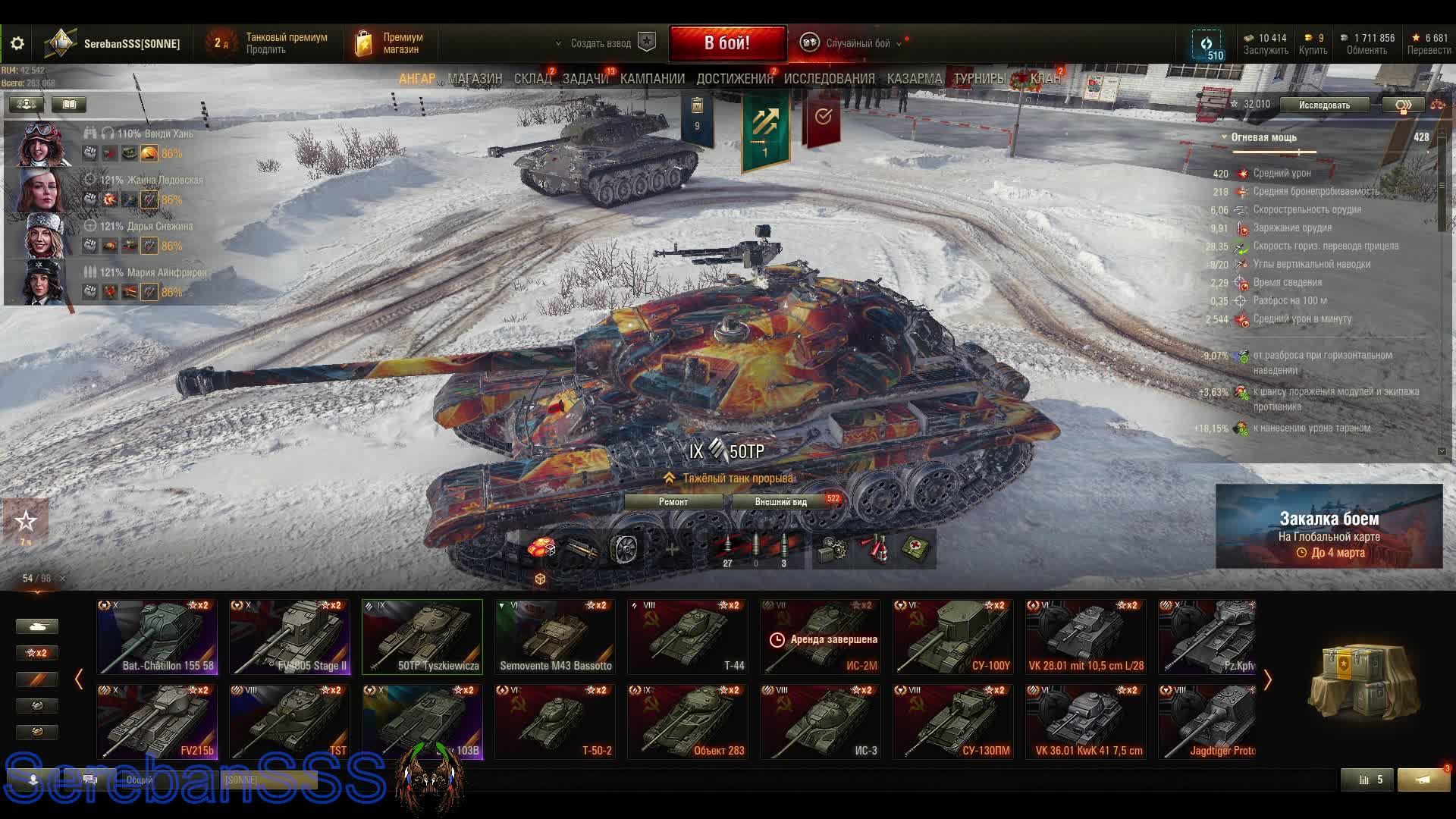The image size is (1456, 819).
Task: Go to the ИССЛЕДОВАНИЯ tab
Action: (829, 79)
